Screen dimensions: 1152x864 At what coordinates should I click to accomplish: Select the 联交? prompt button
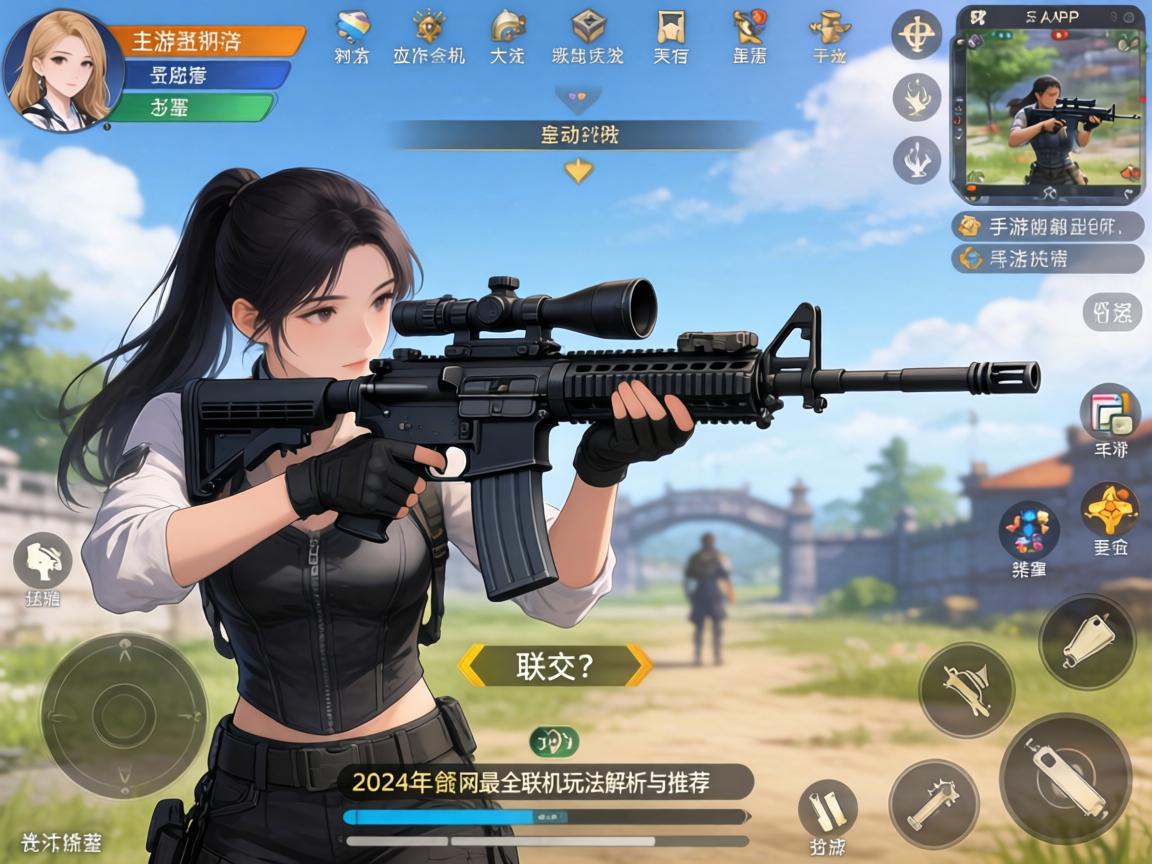point(555,666)
